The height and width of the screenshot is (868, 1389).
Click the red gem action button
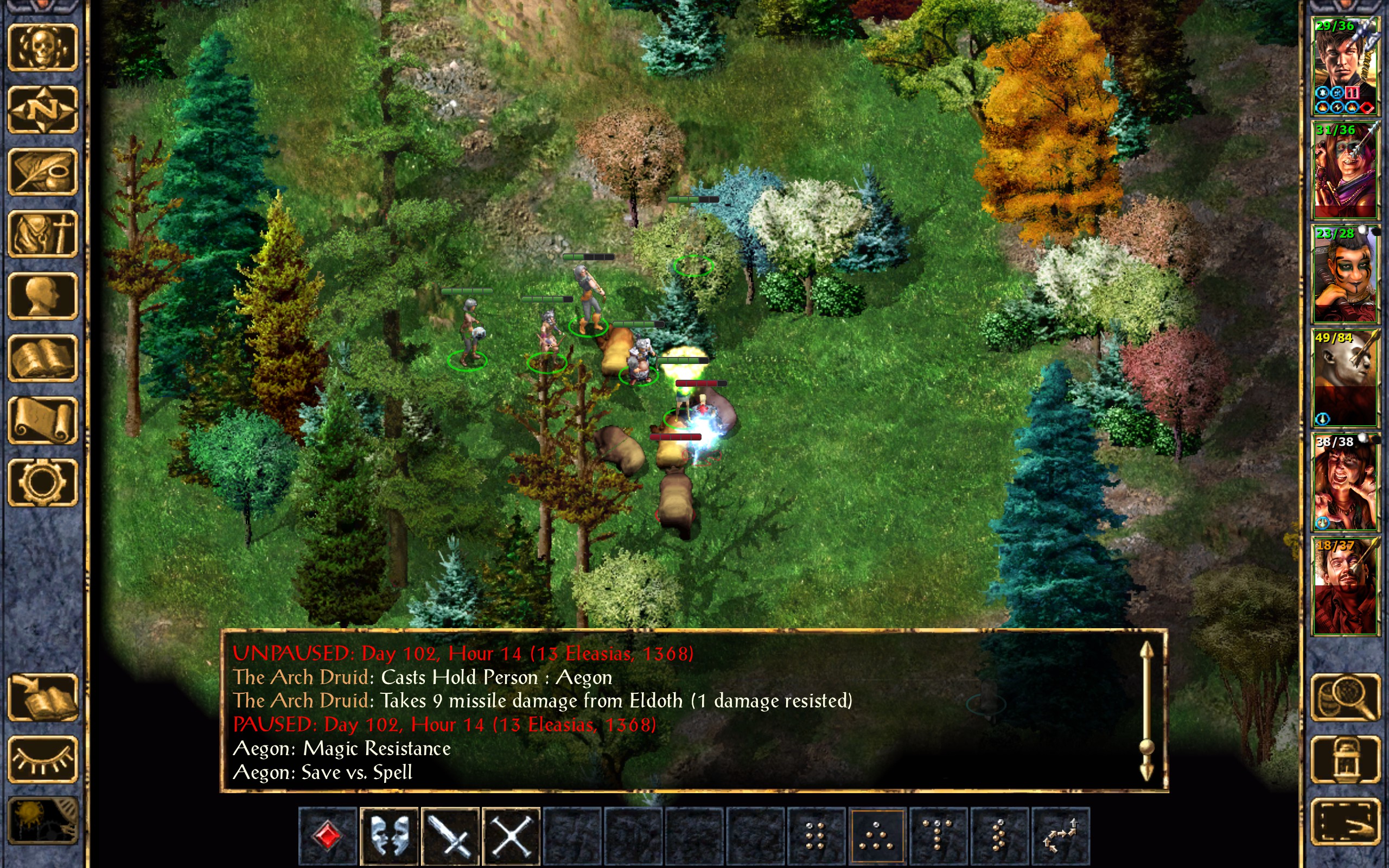point(328,835)
